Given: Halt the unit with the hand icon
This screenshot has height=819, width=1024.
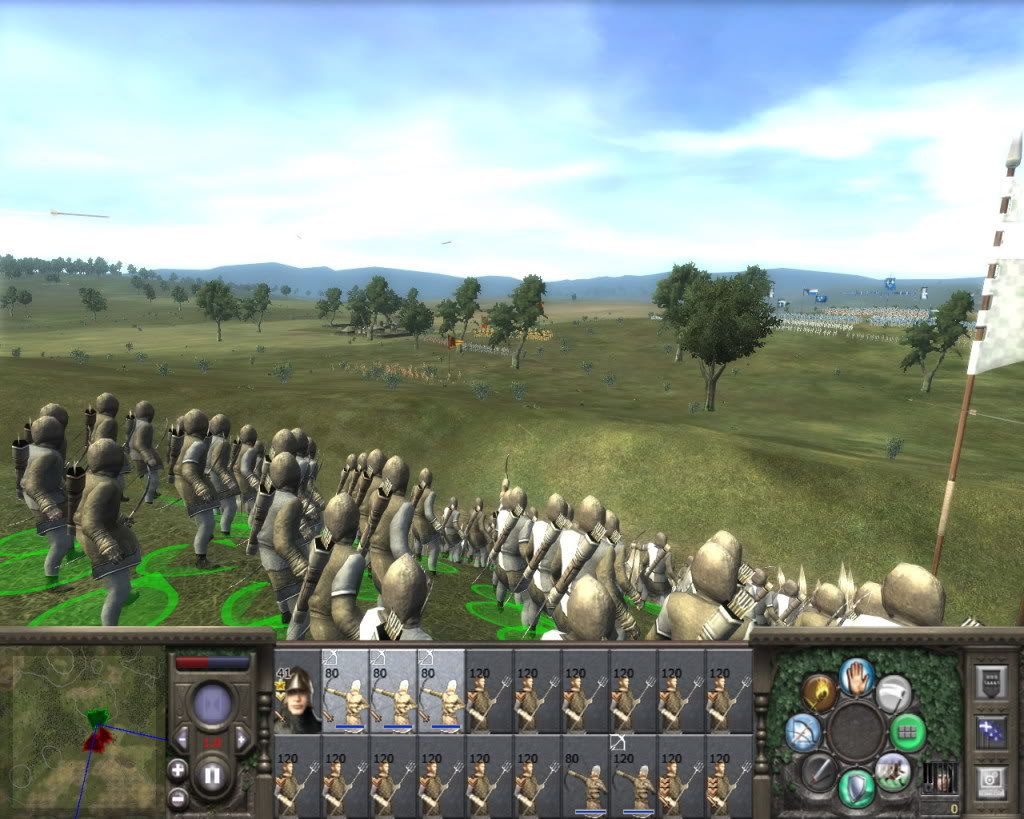Looking at the screenshot, I should pyautogui.click(x=857, y=677).
